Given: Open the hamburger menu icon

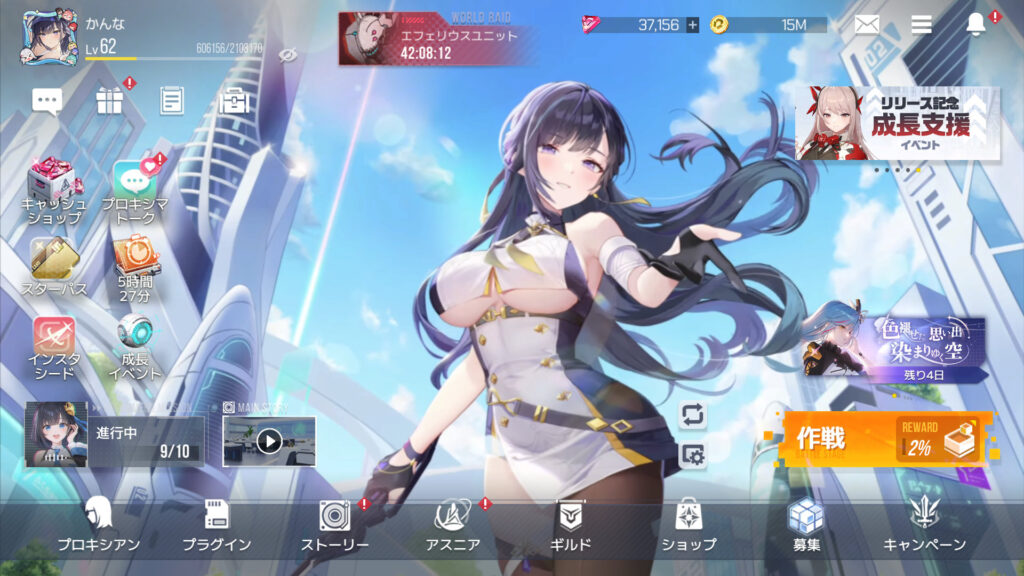Looking at the screenshot, I should [x=921, y=24].
